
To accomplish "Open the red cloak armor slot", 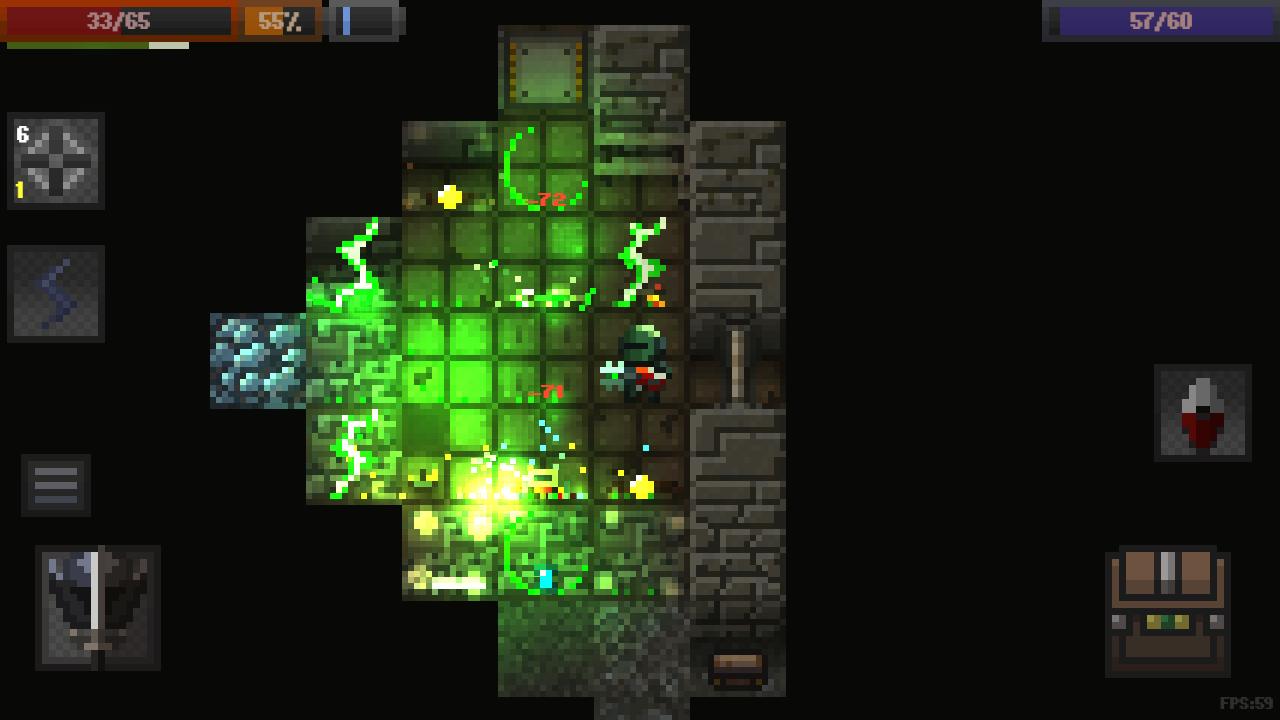I will point(1202,413).
